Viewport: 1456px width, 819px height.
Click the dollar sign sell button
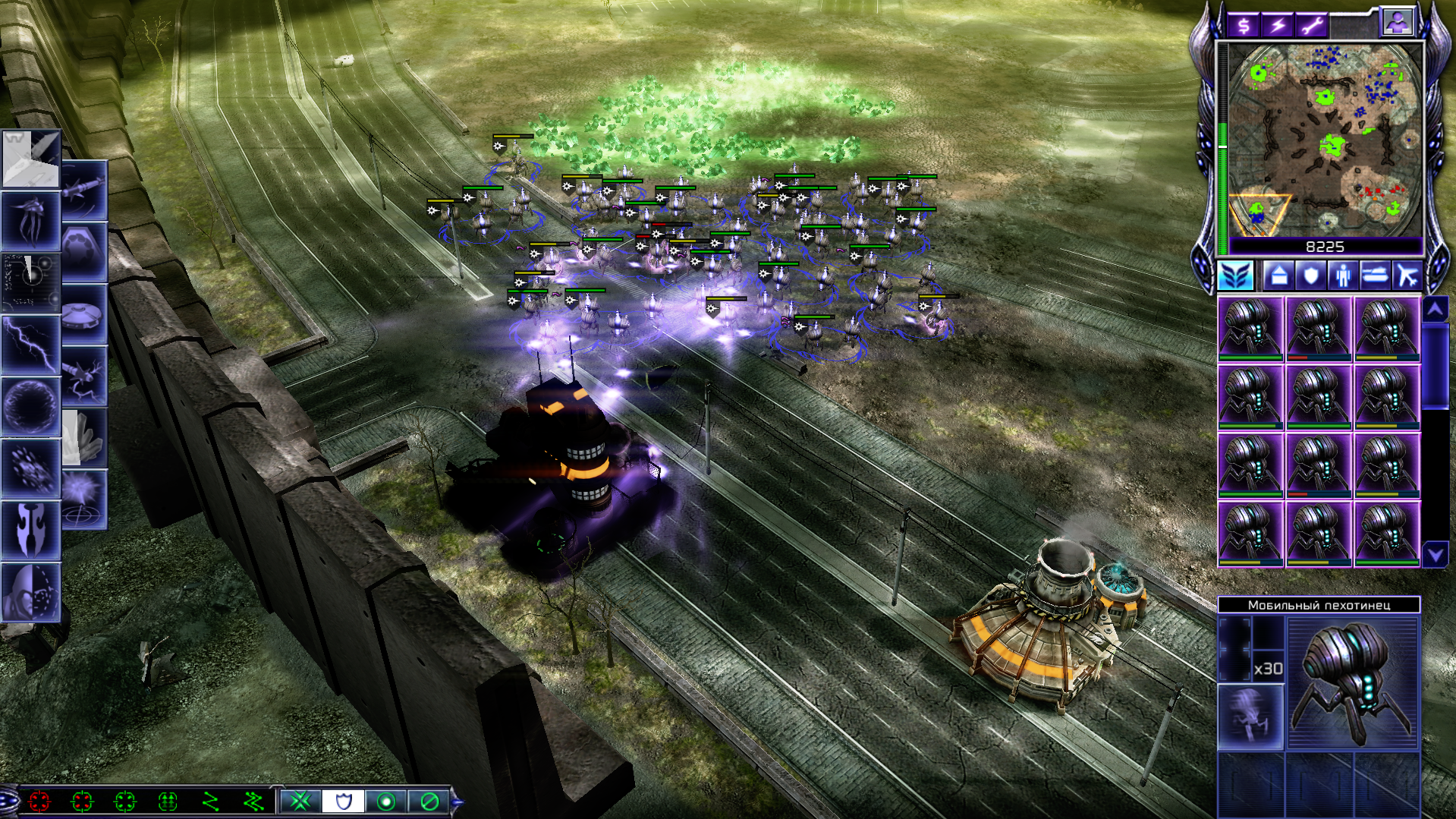pos(1244,26)
